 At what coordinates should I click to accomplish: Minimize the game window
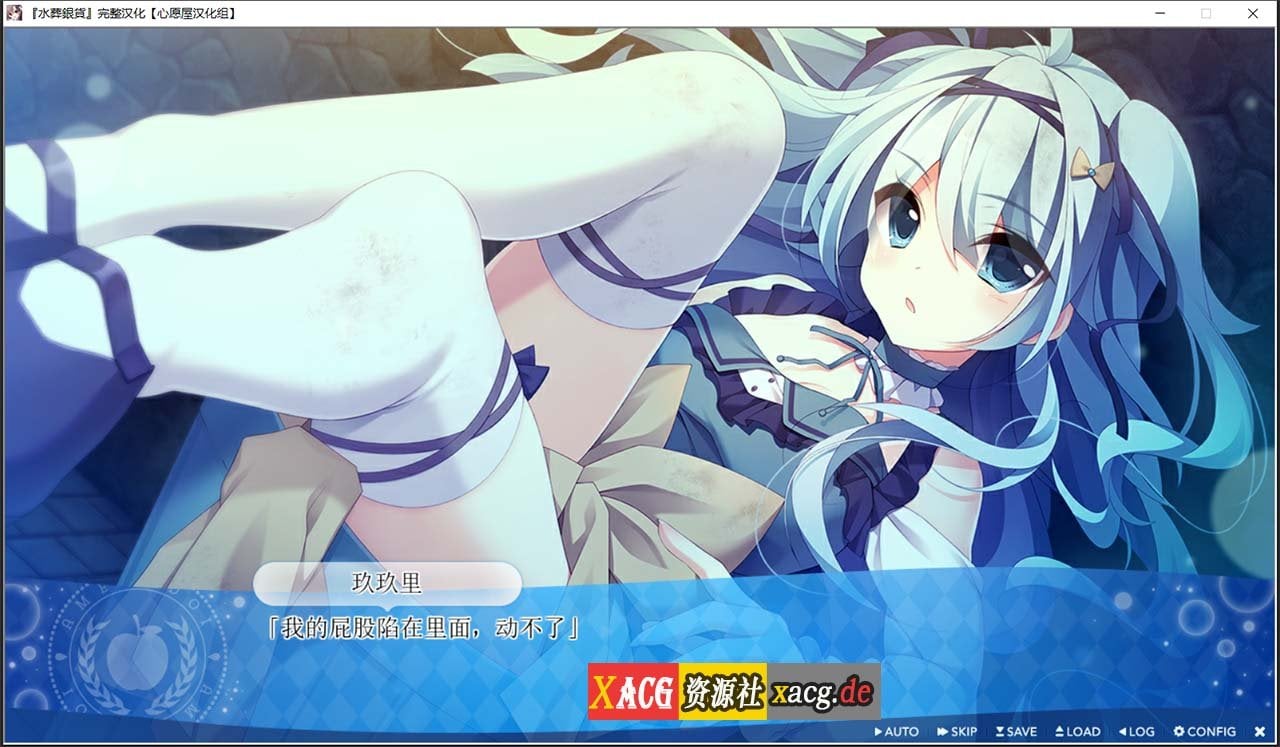click(1159, 14)
